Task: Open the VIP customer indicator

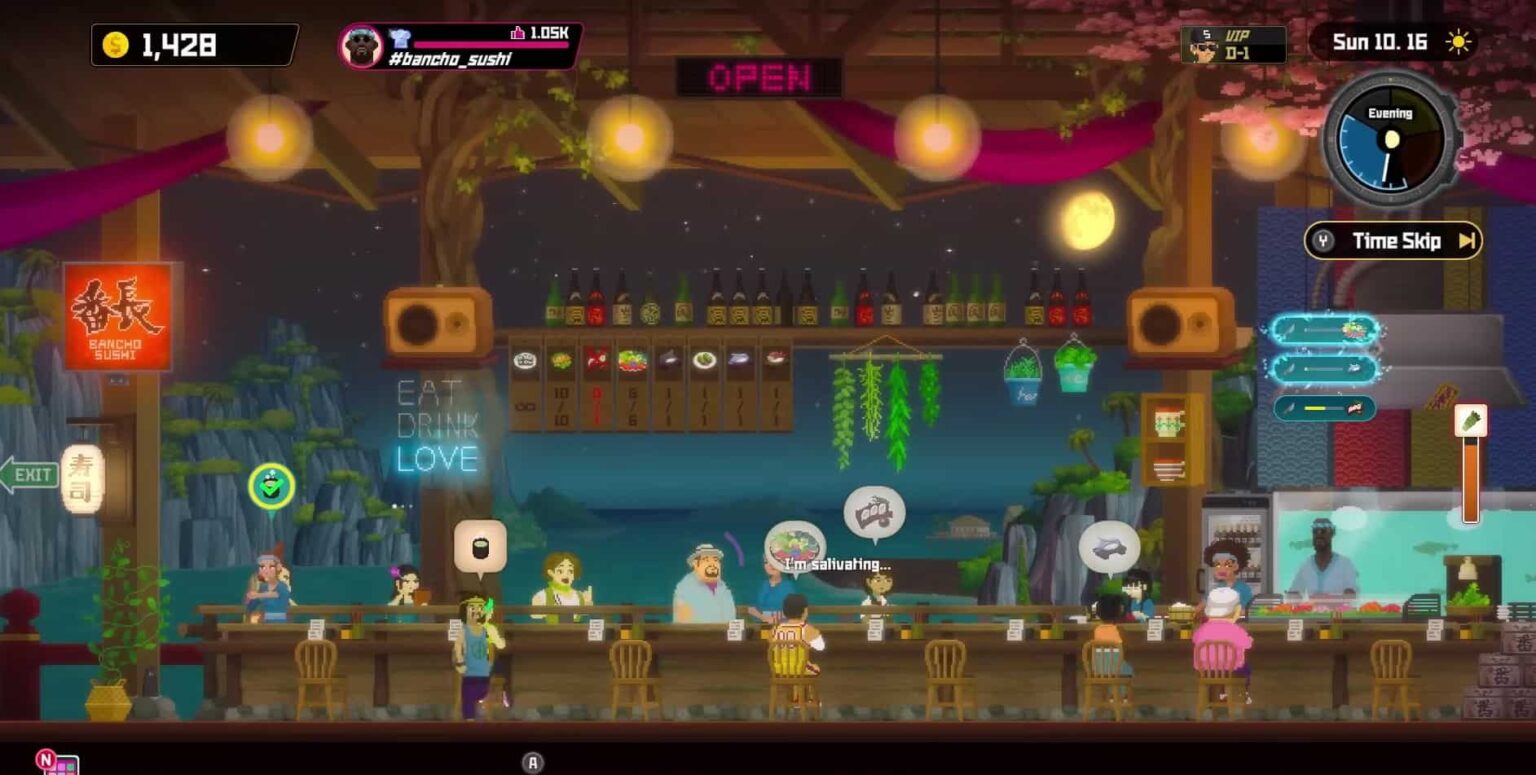Action: click(1232, 44)
